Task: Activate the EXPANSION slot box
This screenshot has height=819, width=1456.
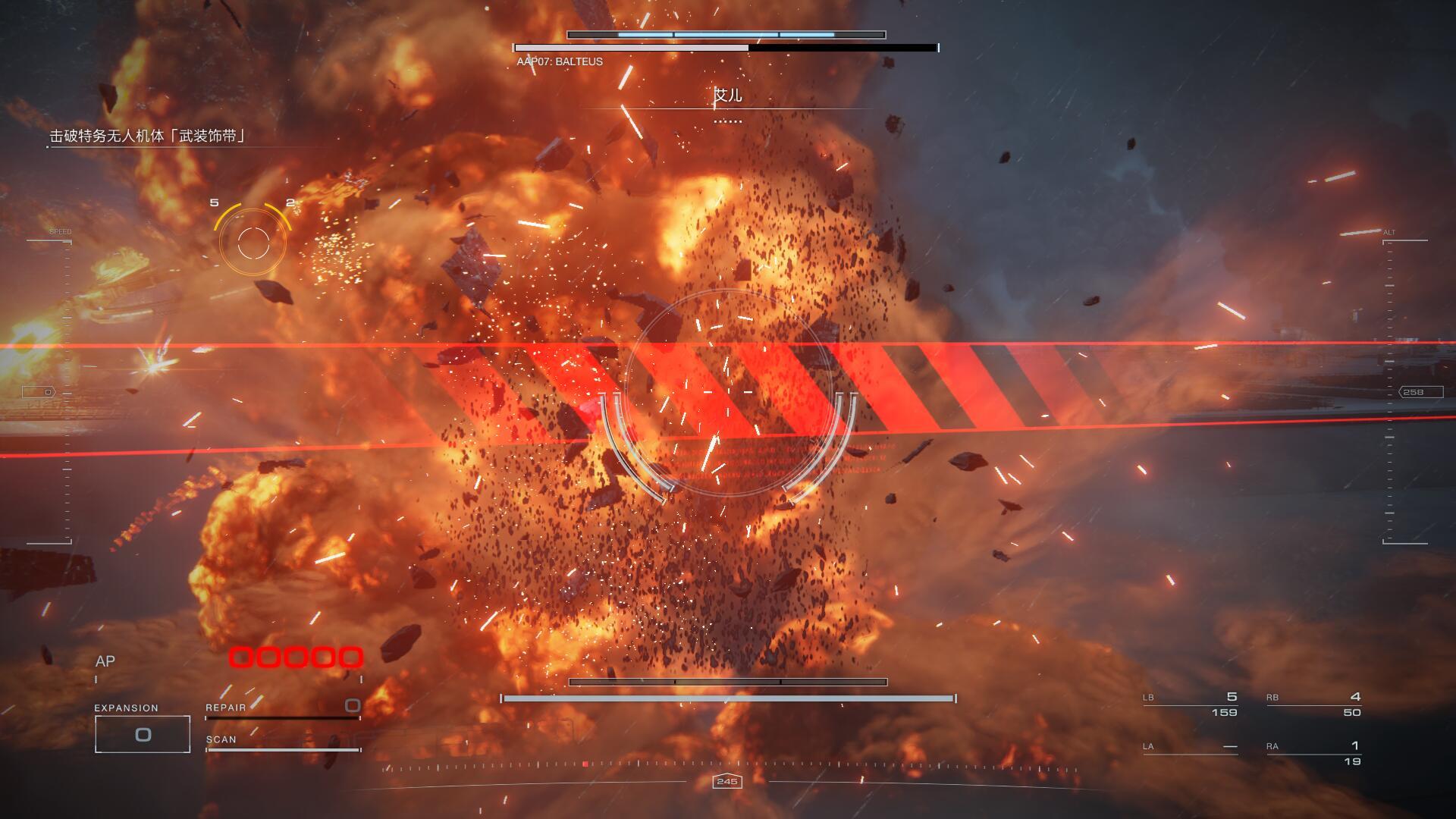Action: pyautogui.click(x=143, y=733)
